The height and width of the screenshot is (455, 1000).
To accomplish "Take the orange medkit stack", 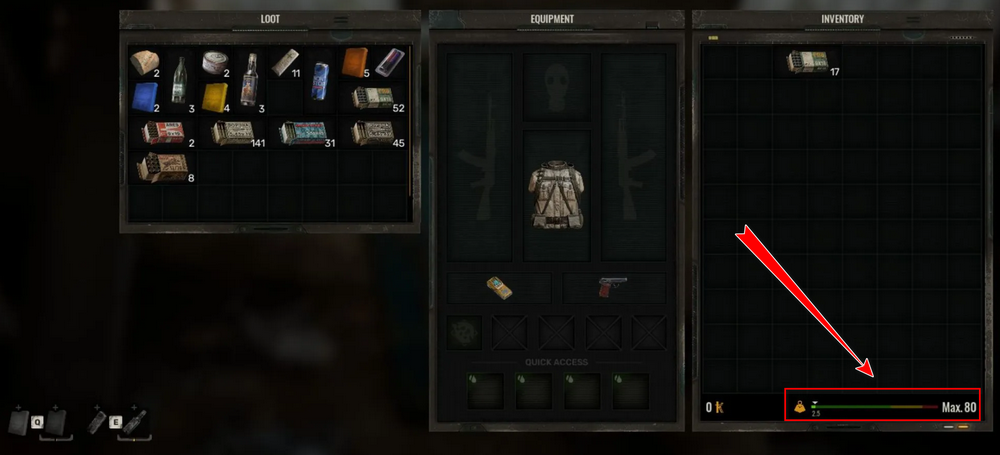I will pyautogui.click(x=356, y=62).
